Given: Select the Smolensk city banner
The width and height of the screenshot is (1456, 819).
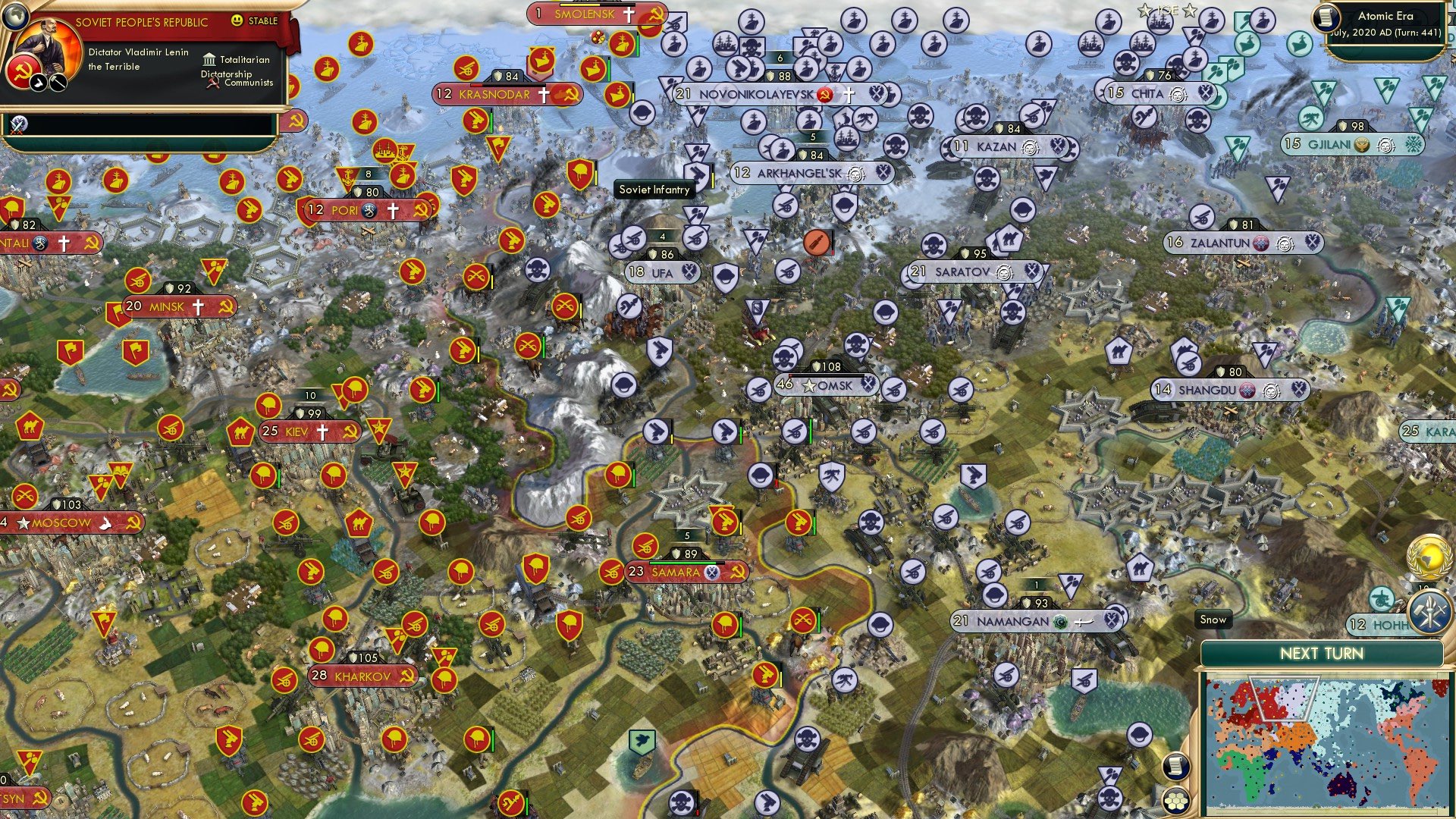Looking at the screenshot, I should [588, 13].
